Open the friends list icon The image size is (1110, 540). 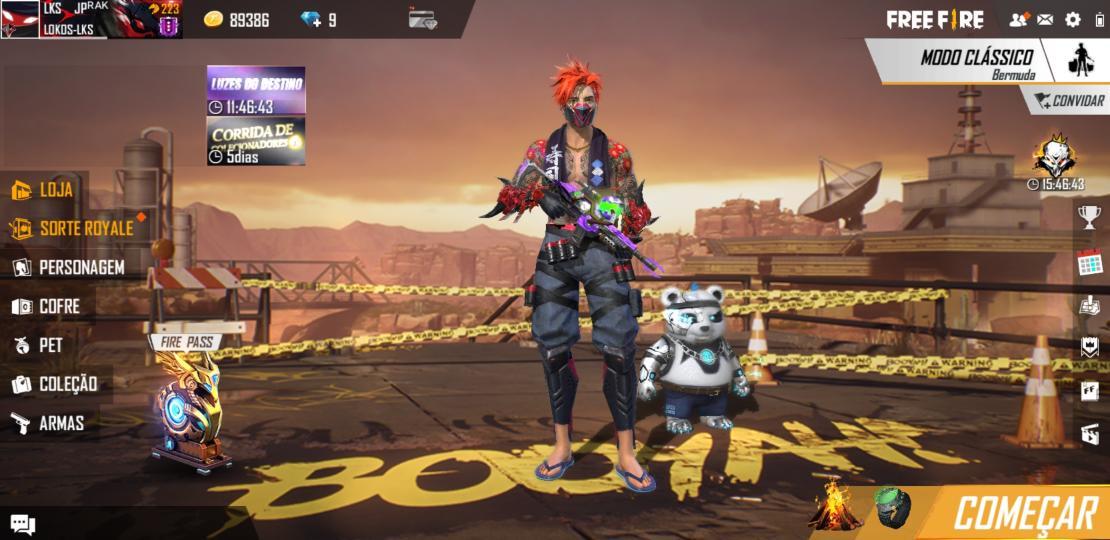[1018, 19]
